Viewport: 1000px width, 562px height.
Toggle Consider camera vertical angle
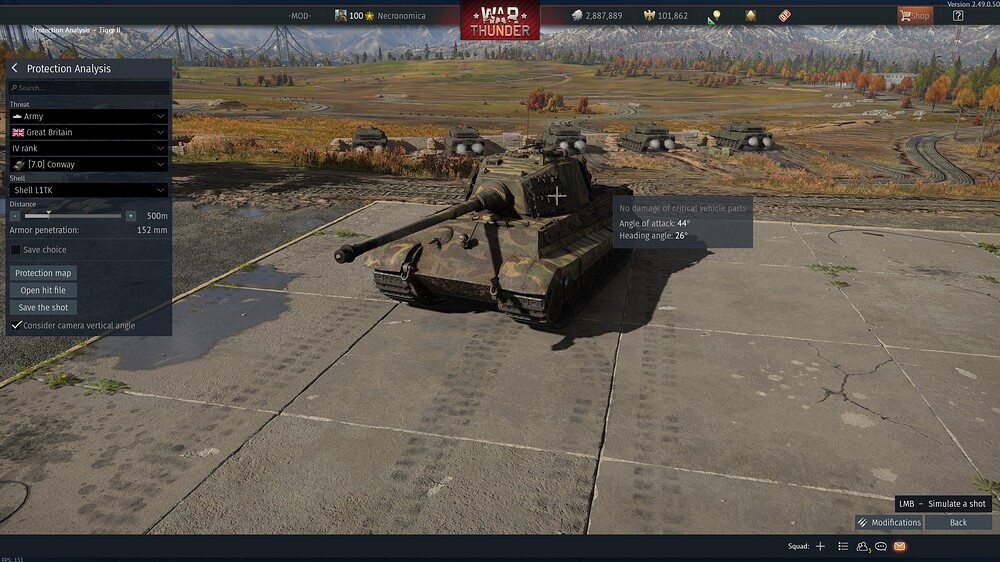click(x=16, y=325)
